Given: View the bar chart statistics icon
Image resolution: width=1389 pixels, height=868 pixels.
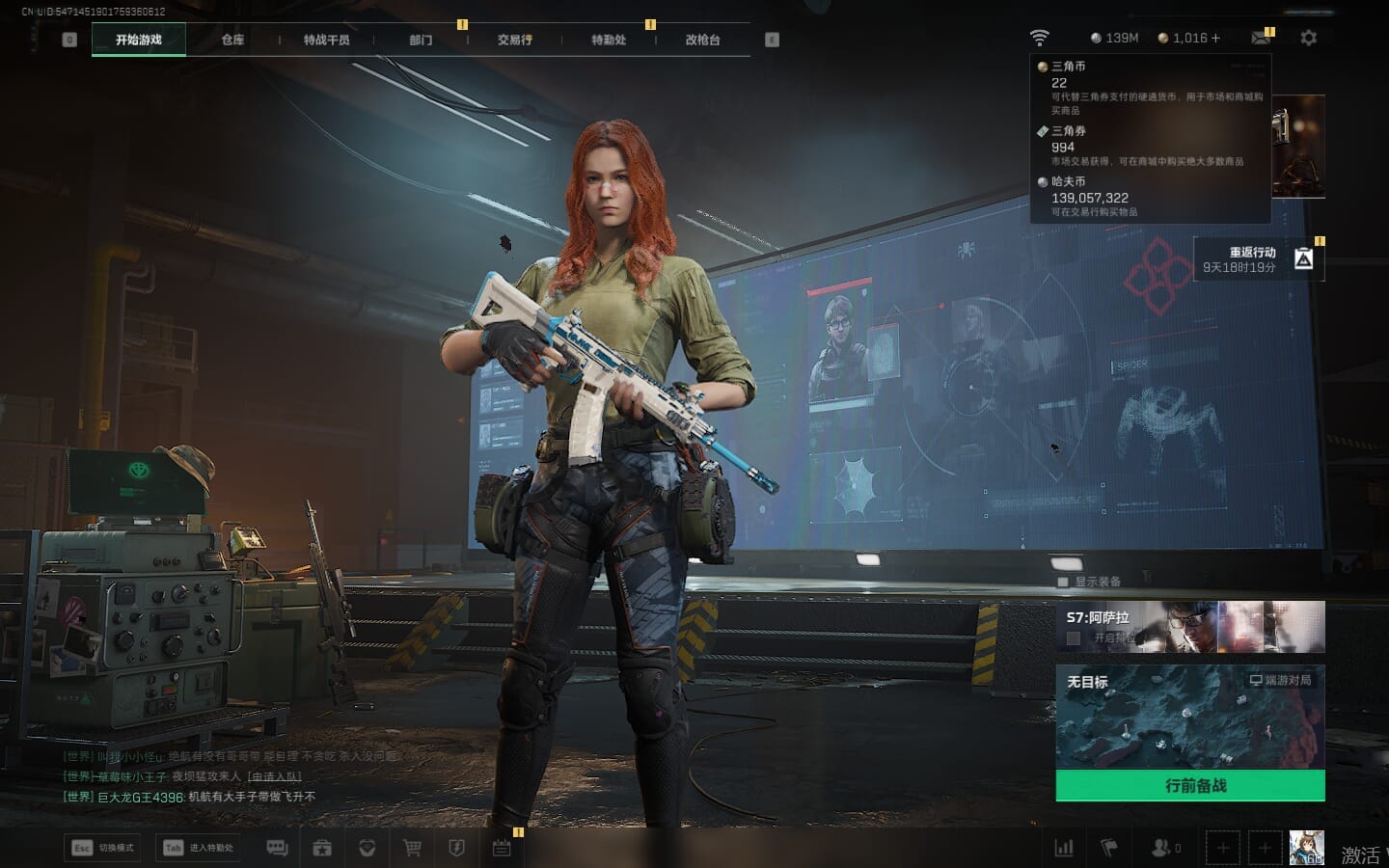Looking at the screenshot, I should pos(1064,848).
